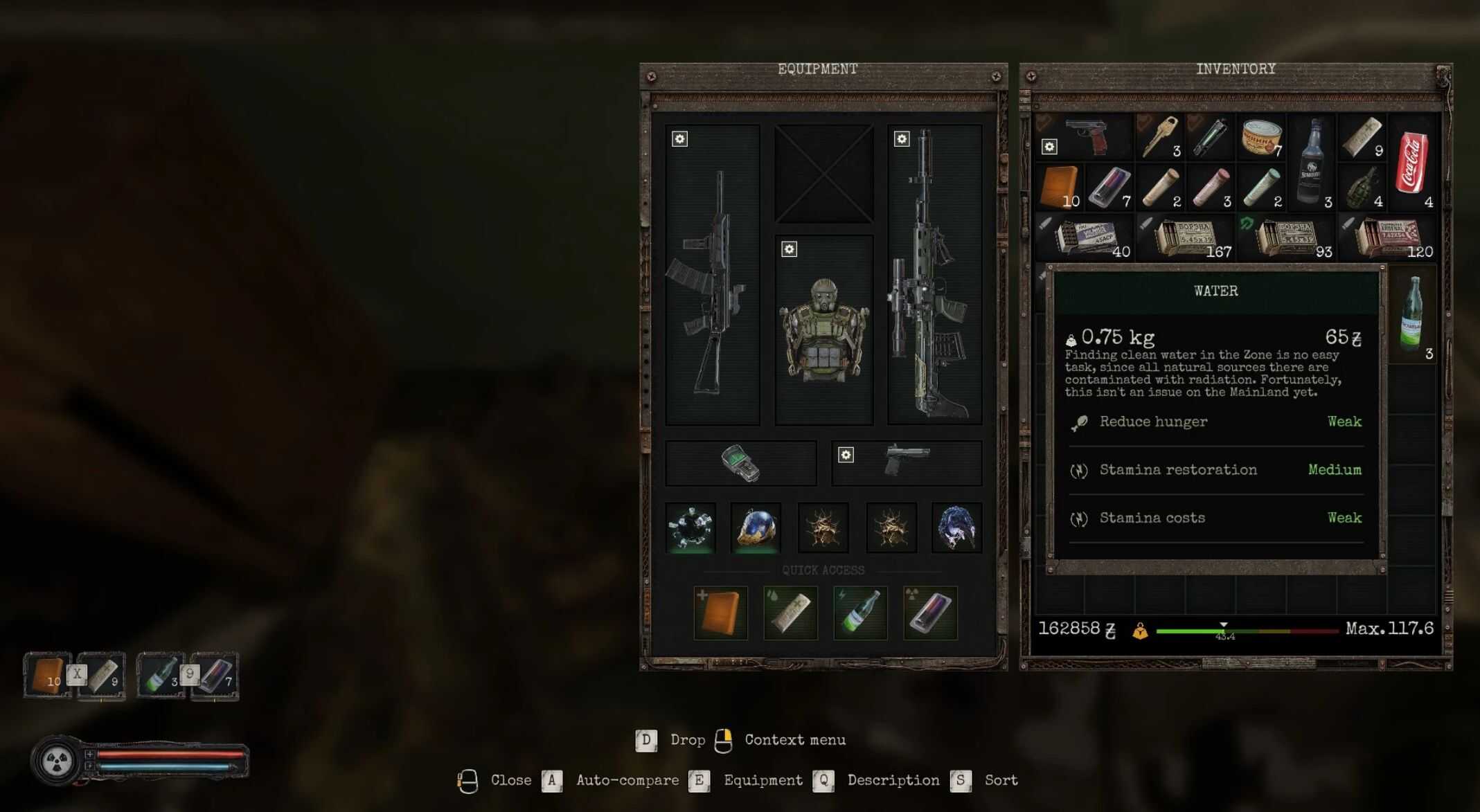Viewport: 1480px width, 812px height.
Task: Select the quick access energy drink slot
Action: 930,613
